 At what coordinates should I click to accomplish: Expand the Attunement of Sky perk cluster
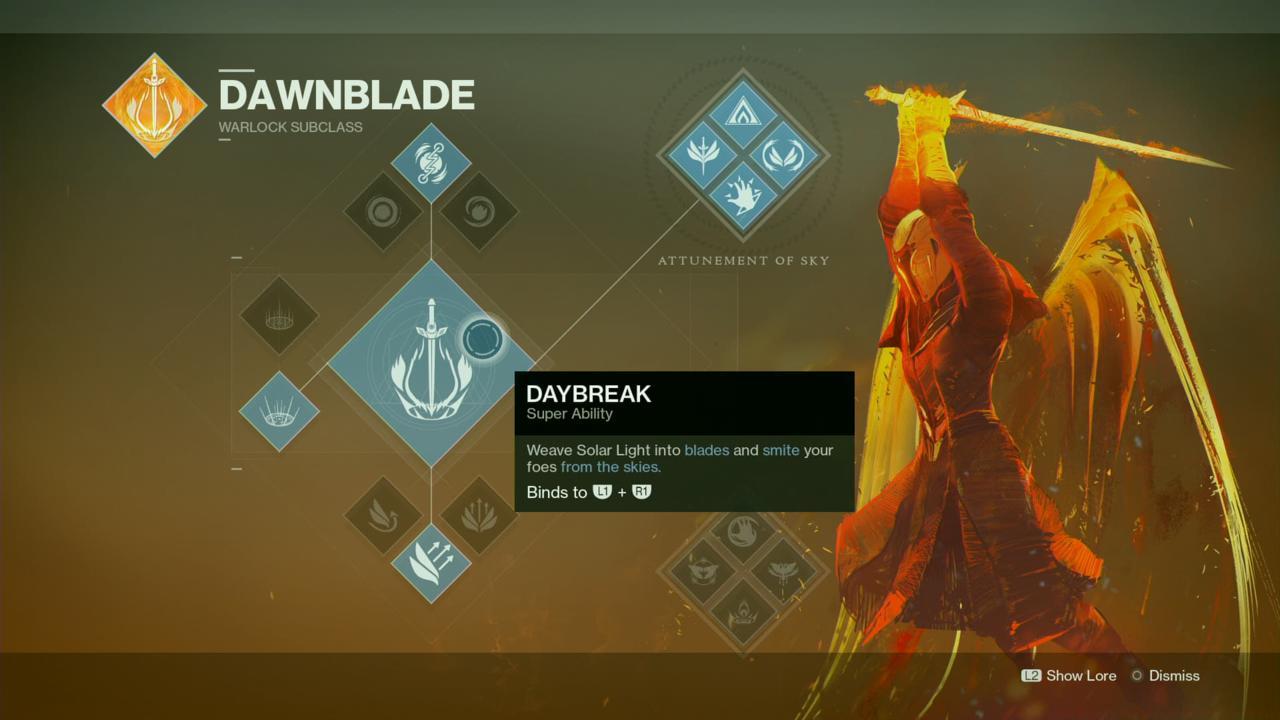[742, 155]
